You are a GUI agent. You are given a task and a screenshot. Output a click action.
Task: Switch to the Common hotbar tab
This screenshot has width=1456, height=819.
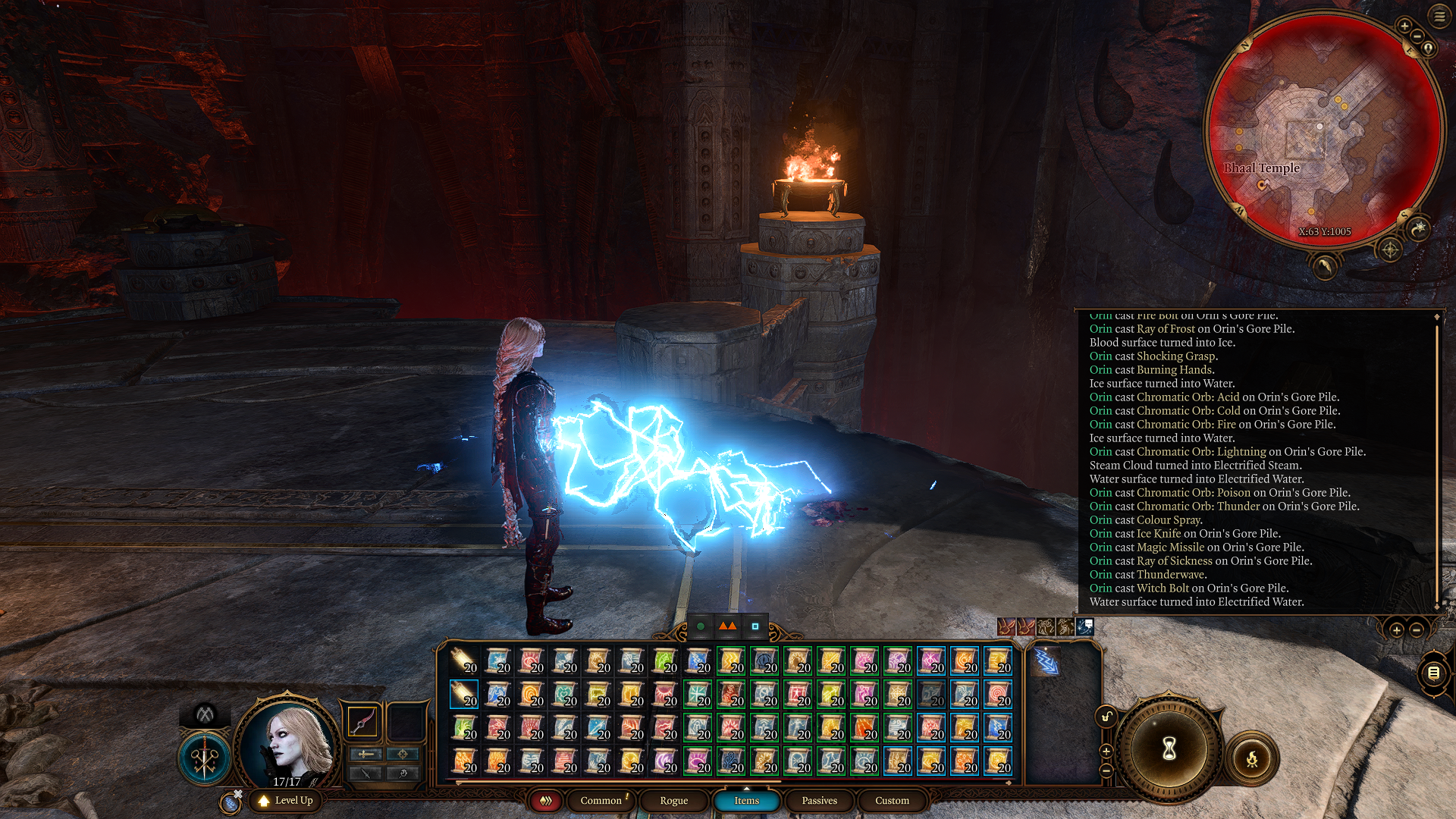click(601, 801)
